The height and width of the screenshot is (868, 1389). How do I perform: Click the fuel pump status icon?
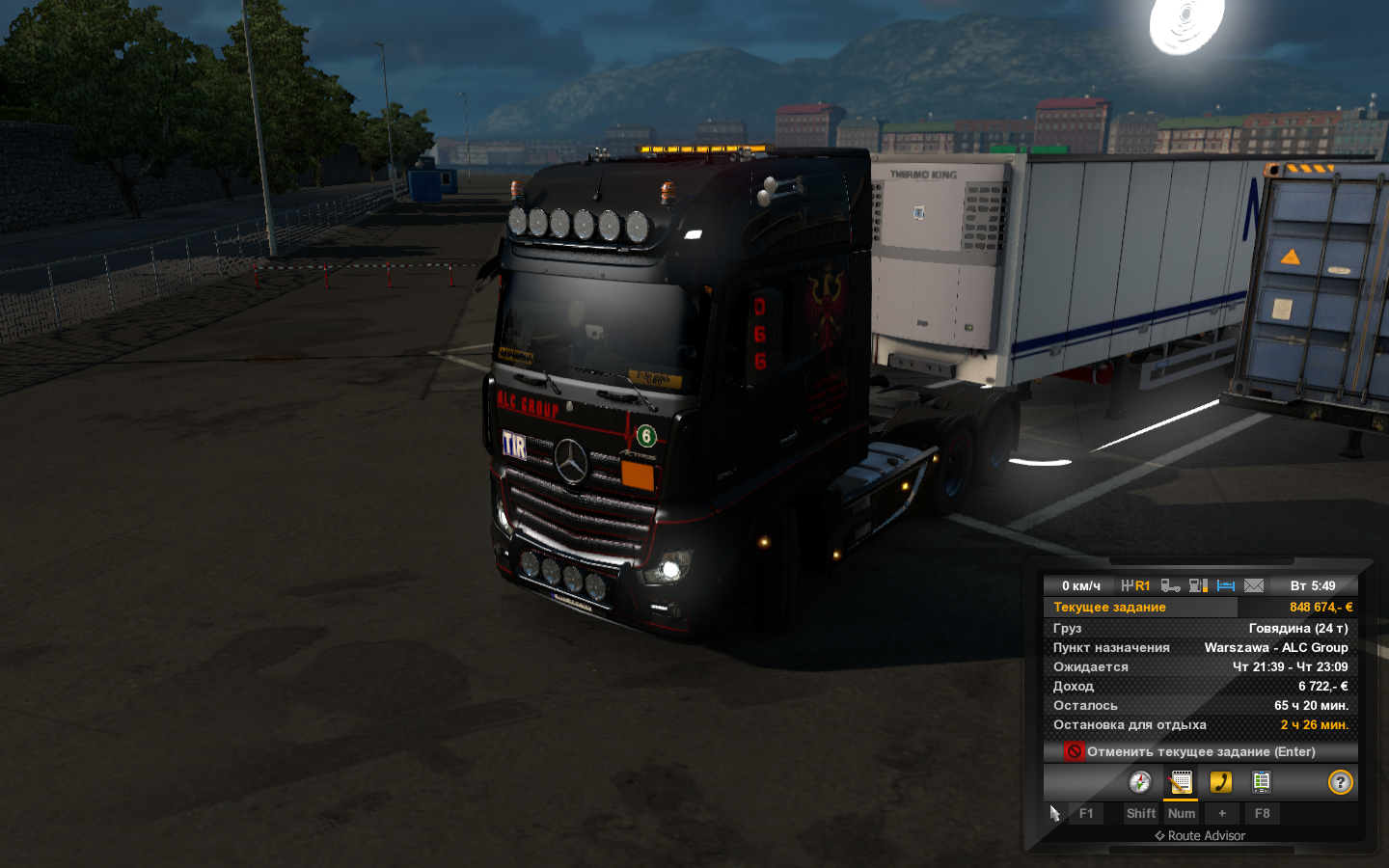(1199, 585)
